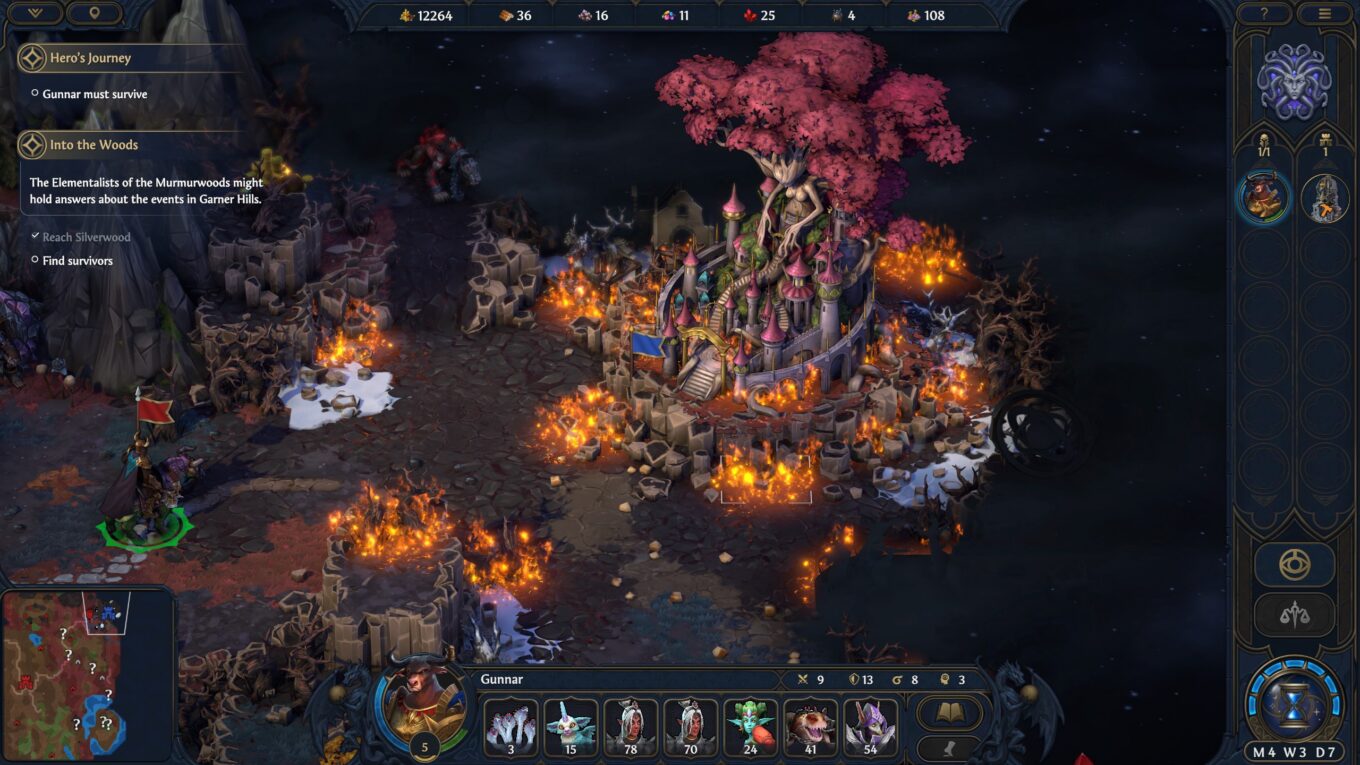The image size is (1360, 765).
Task: Click the completed Reach Silverwood checkmark
Action: point(37,237)
